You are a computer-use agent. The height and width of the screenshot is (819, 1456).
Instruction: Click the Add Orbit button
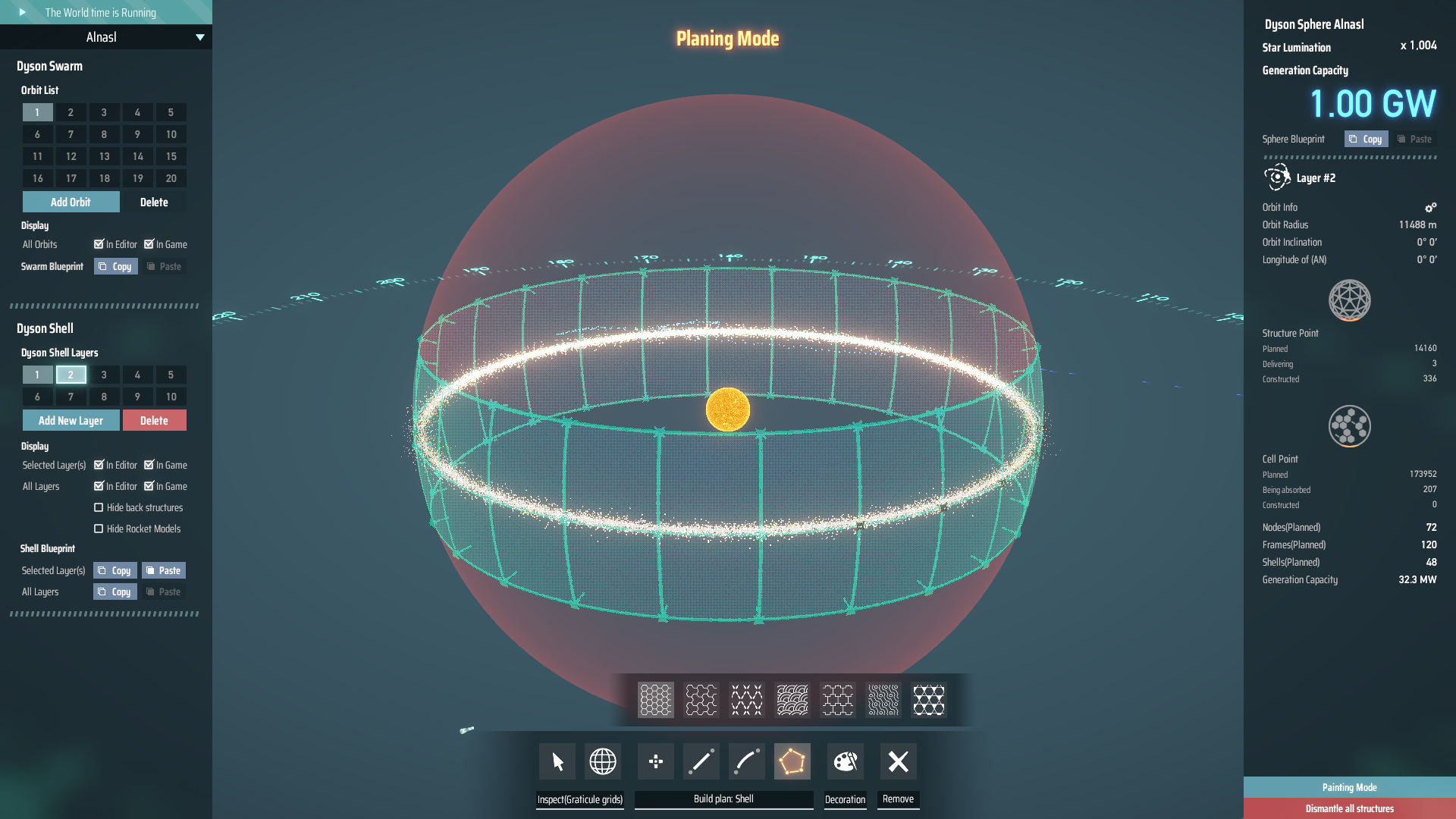[x=71, y=202]
